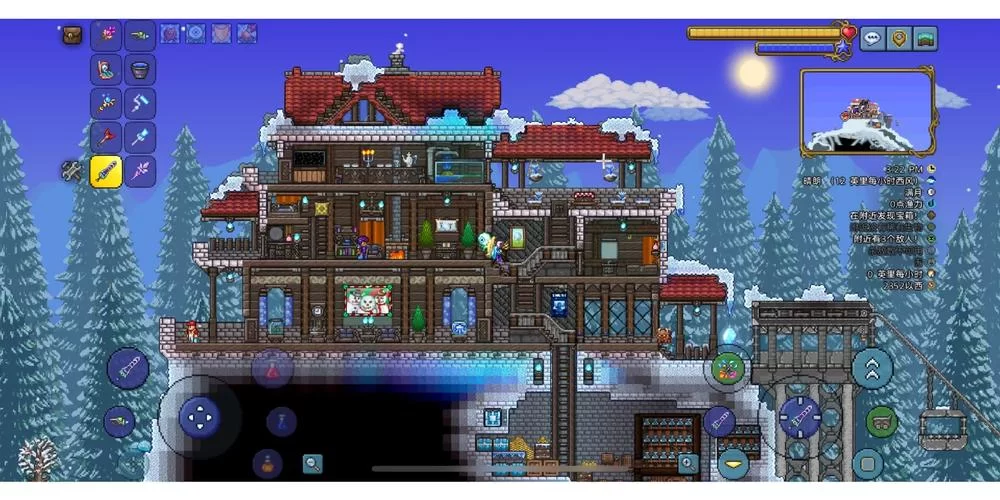The width and height of the screenshot is (1000, 500).
Task: Select the highlighted yellow sword slot
Action: pyautogui.click(x=106, y=171)
